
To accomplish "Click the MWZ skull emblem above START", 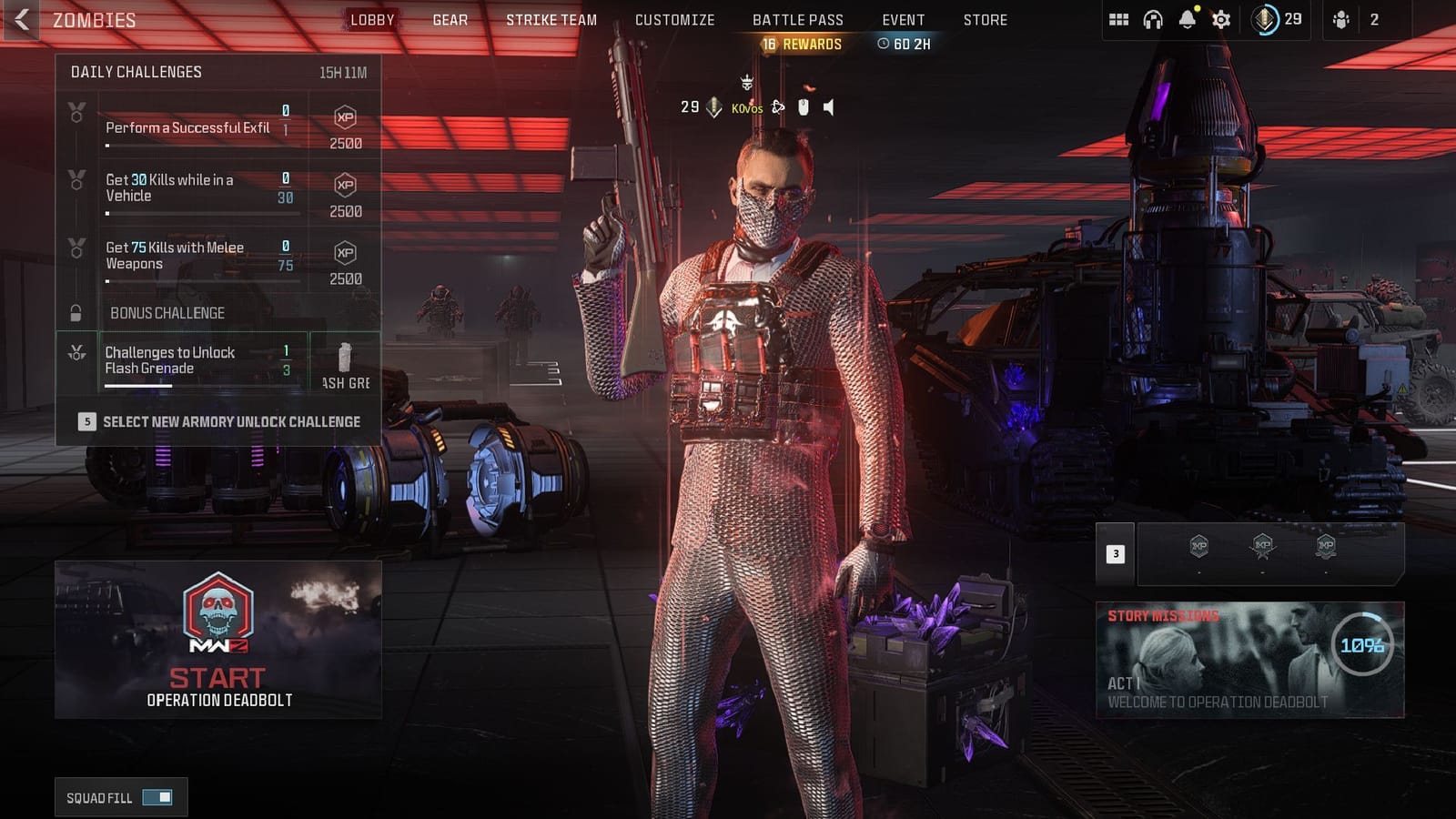I will pyautogui.click(x=220, y=614).
